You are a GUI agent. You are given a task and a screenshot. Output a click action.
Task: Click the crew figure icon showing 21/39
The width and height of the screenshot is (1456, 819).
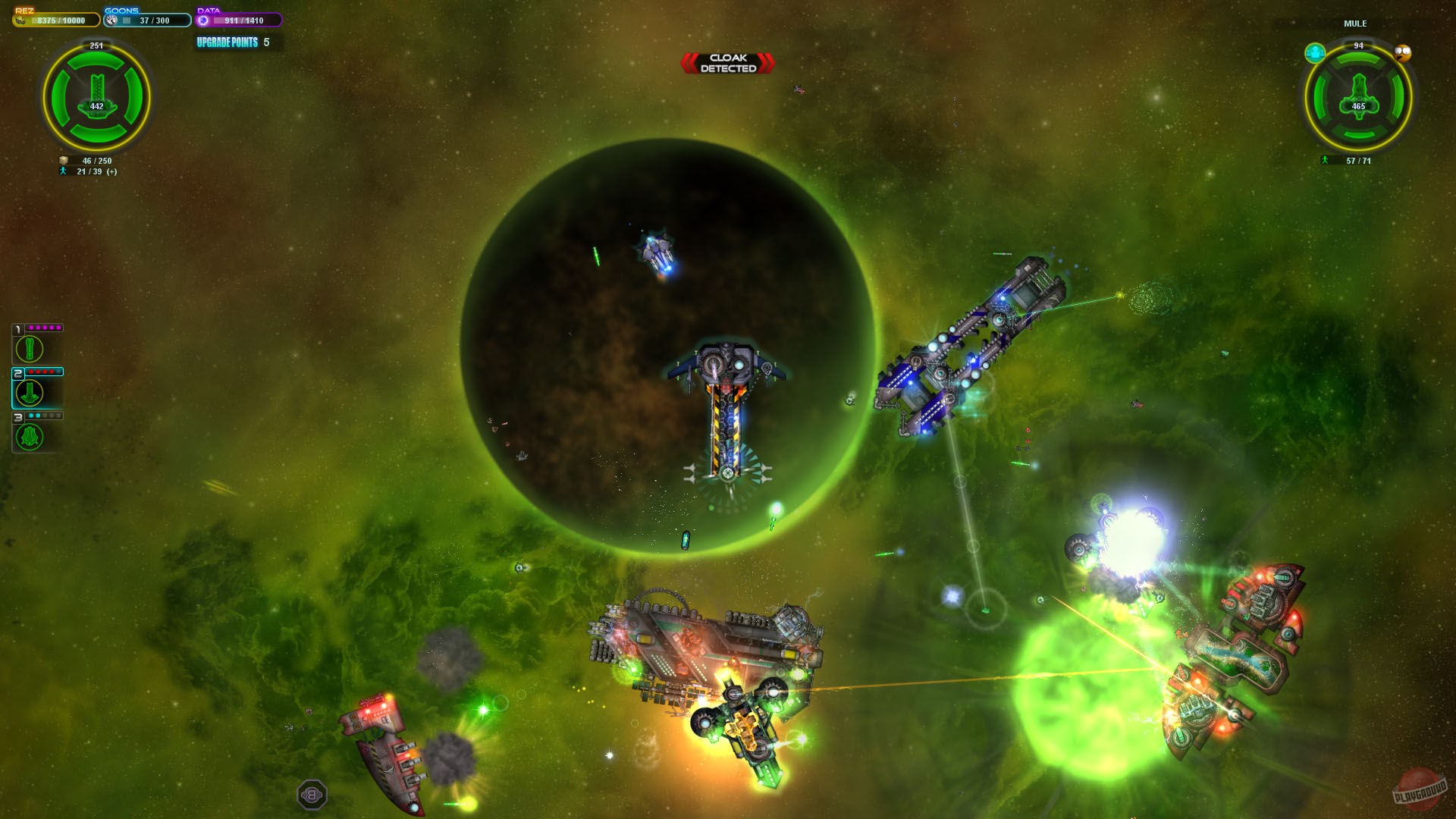tap(63, 172)
